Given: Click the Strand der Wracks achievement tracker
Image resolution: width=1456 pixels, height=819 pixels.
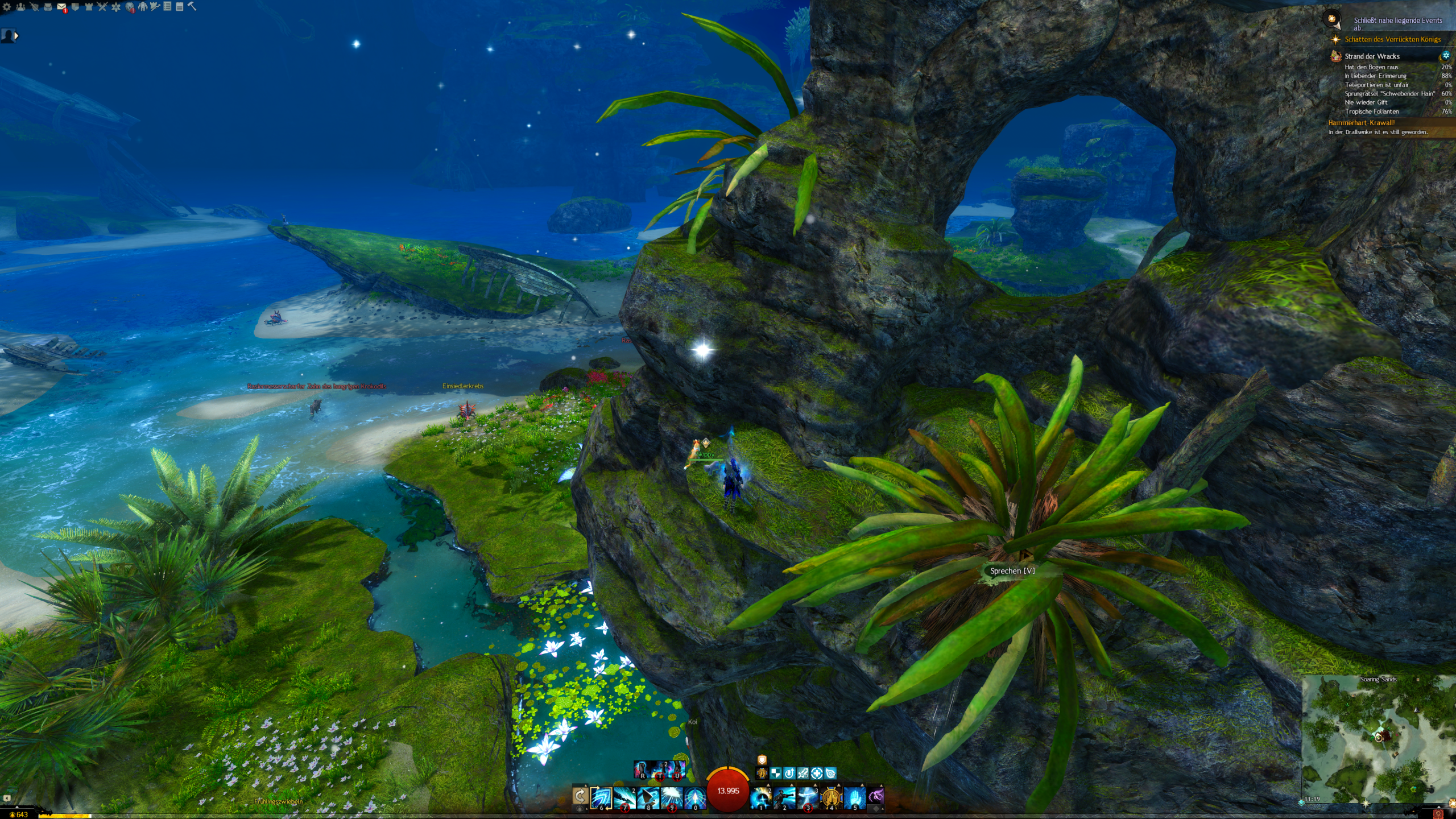Looking at the screenshot, I should click(1372, 56).
